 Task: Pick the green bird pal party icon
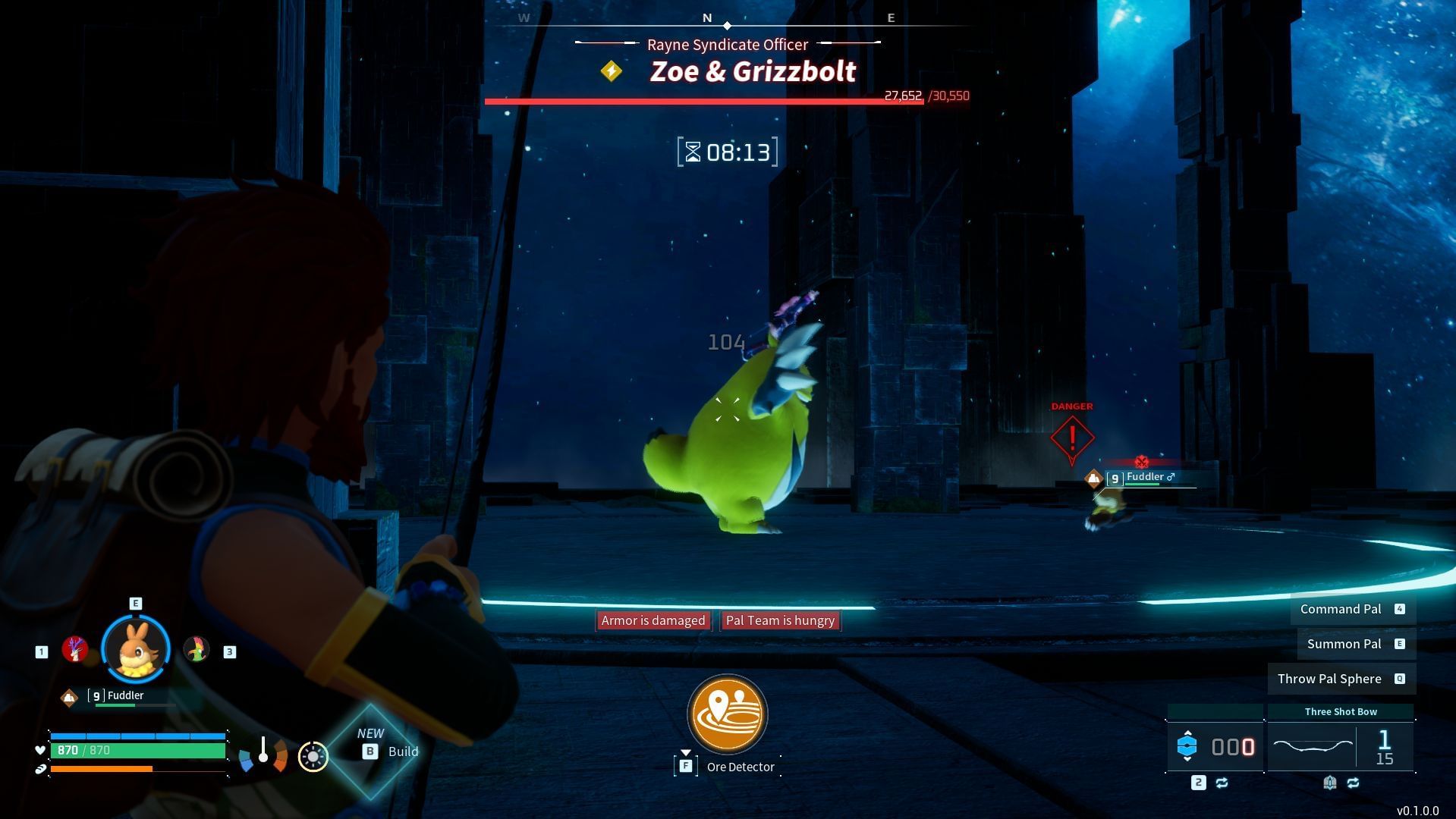[x=196, y=649]
